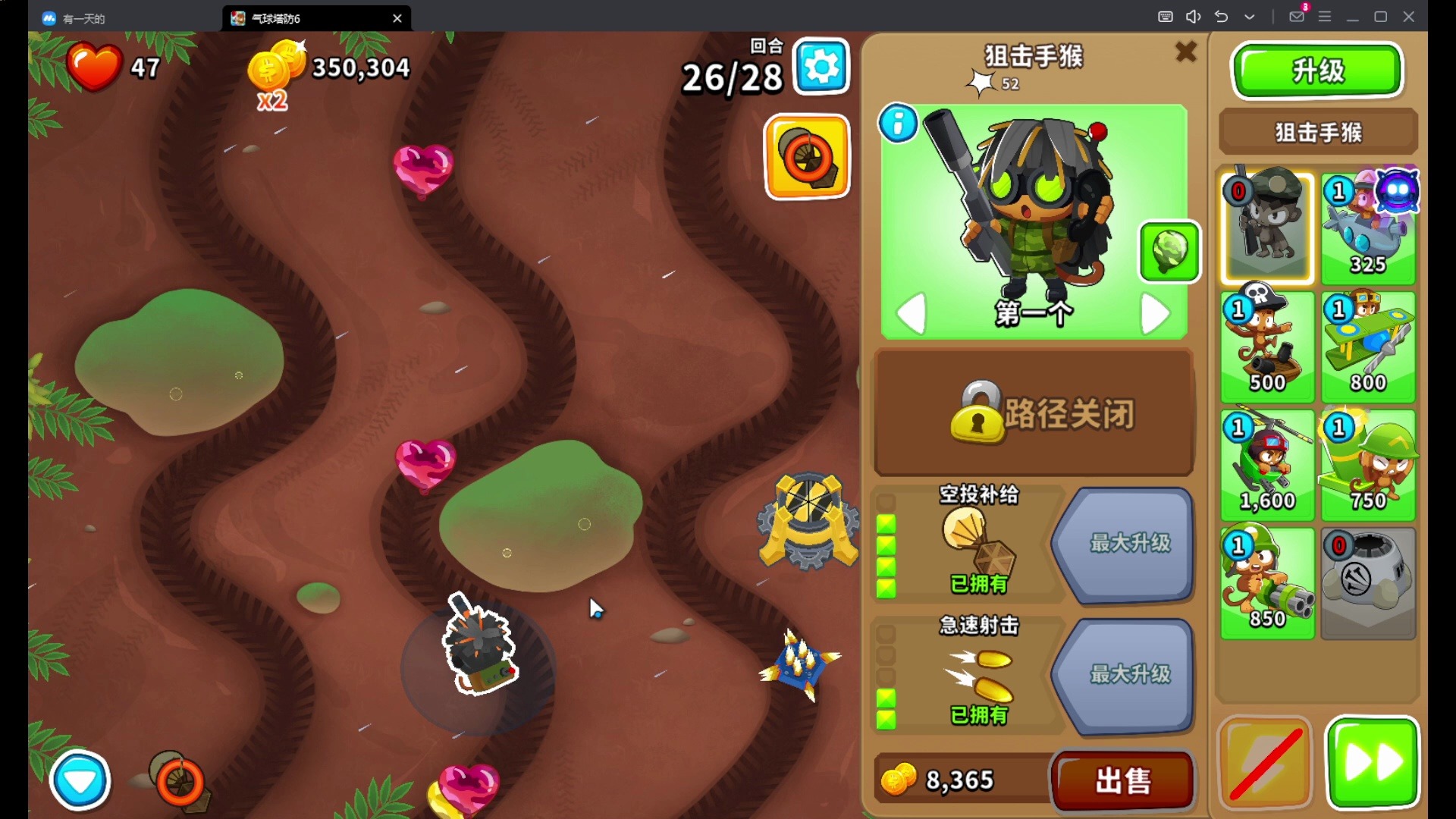1456x819 pixels.
Task: Click the blue heart button
Action: [x=80, y=780]
